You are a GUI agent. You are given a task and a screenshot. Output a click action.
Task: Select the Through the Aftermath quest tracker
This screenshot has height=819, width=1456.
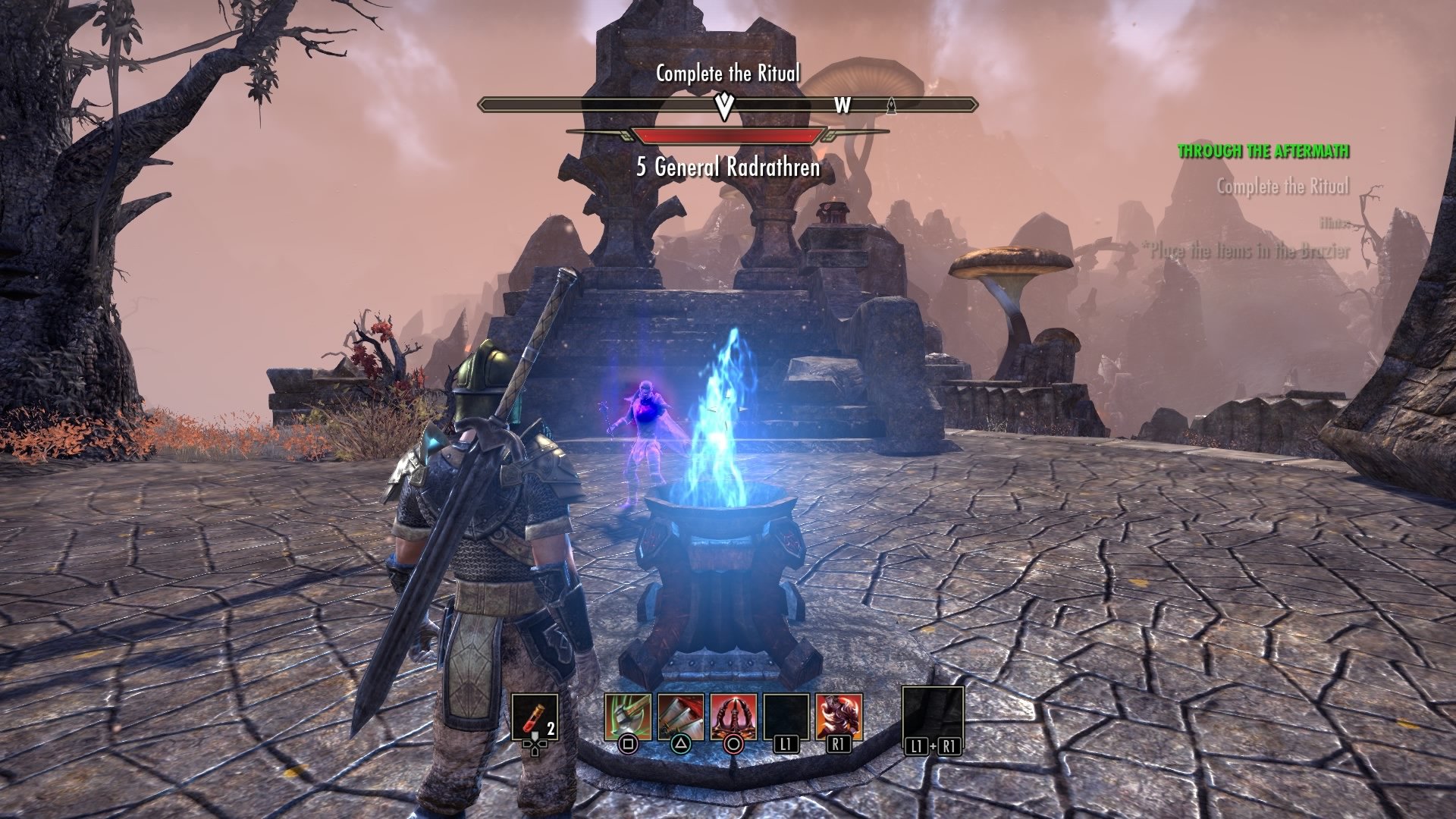click(x=1263, y=151)
